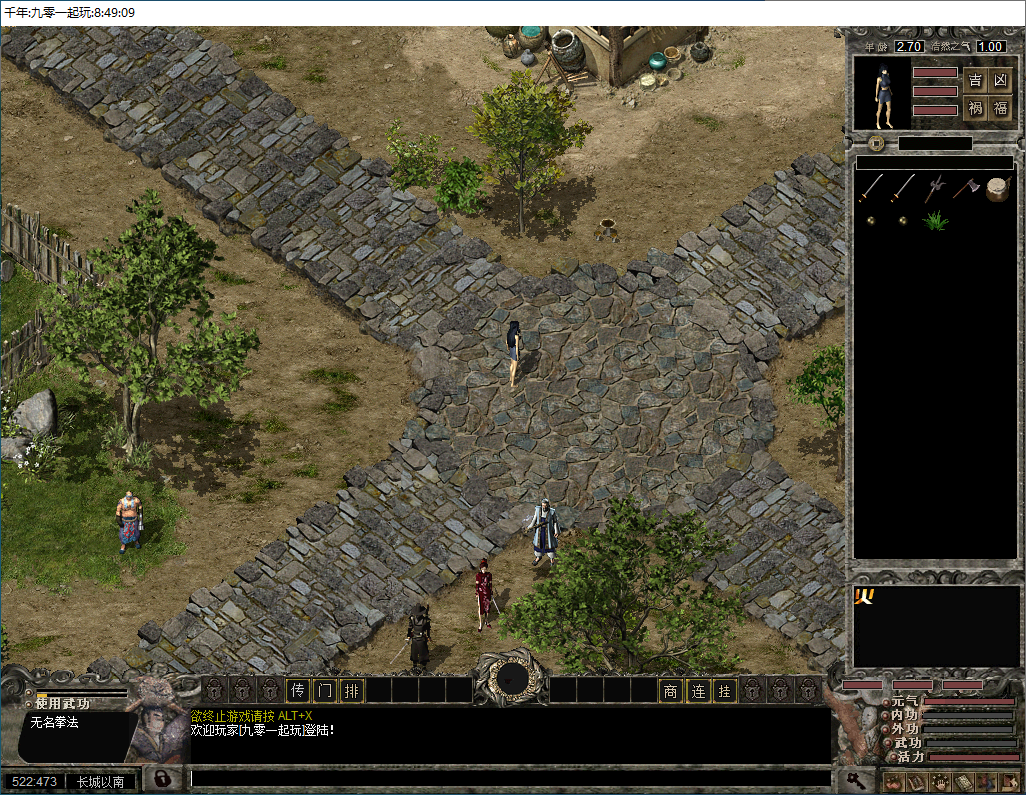Choose the 福 button beside the portrait
1026x795 pixels.
point(1000,108)
